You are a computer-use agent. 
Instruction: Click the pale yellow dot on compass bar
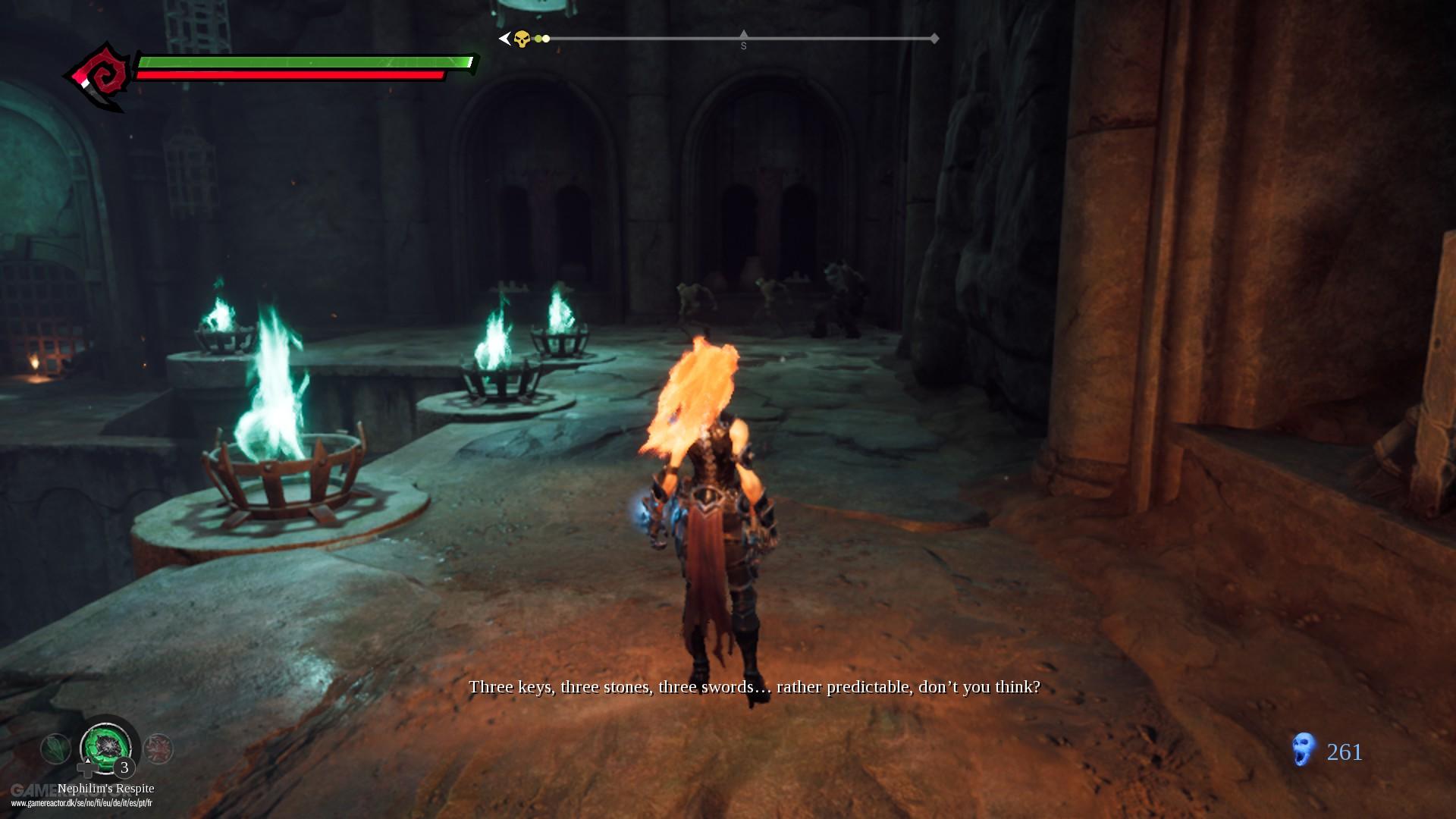(546, 38)
